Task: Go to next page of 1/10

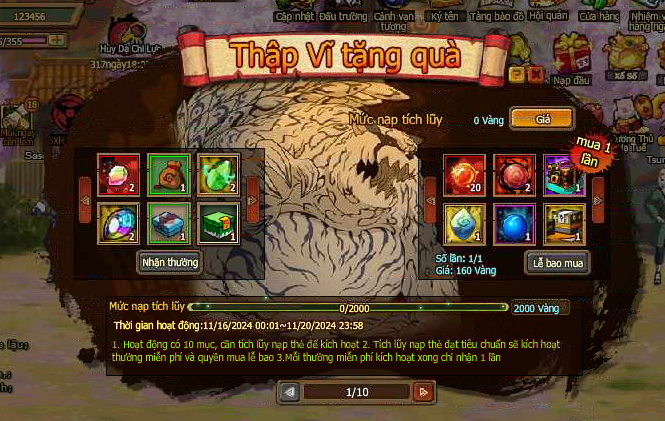Action: tap(422, 392)
